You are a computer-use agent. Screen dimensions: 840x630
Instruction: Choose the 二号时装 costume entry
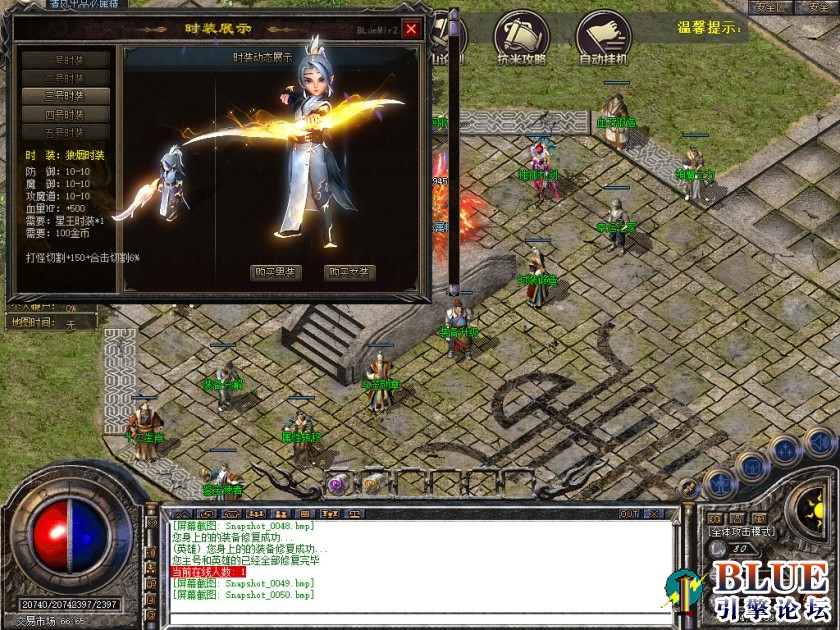tap(65, 78)
